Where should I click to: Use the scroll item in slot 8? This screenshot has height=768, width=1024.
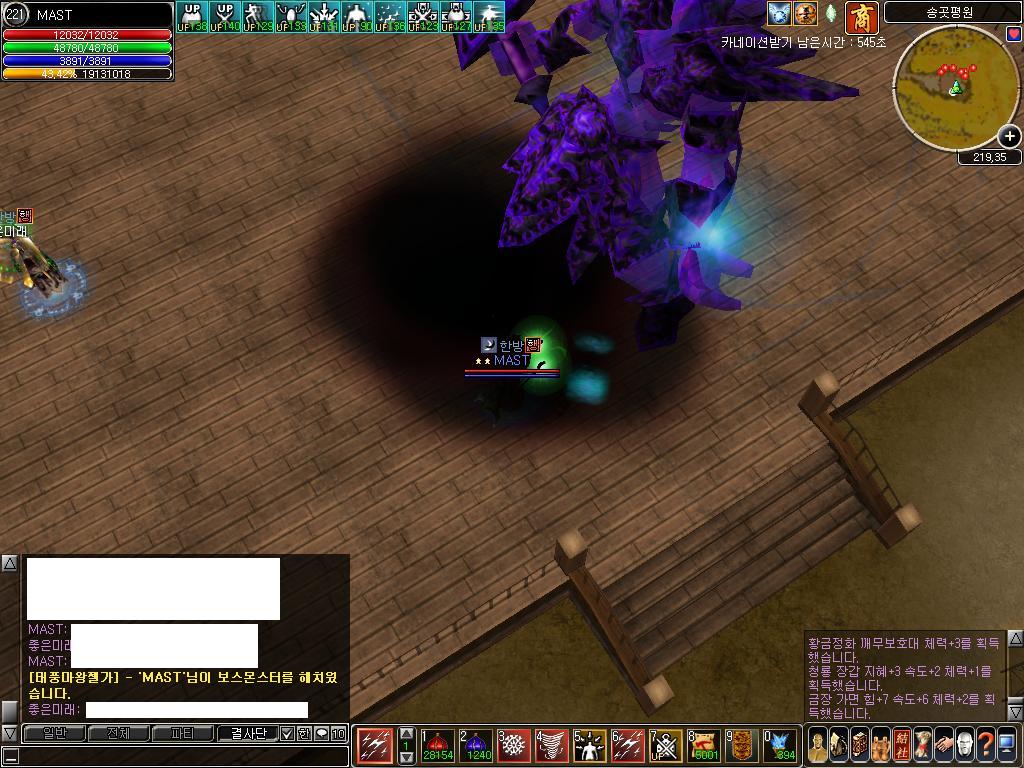click(704, 746)
